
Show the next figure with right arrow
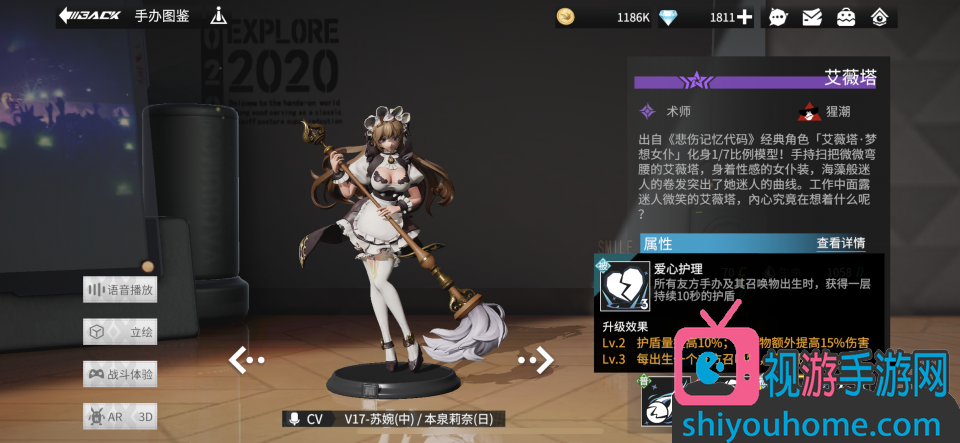pyautogui.click(x=536, y=359)
